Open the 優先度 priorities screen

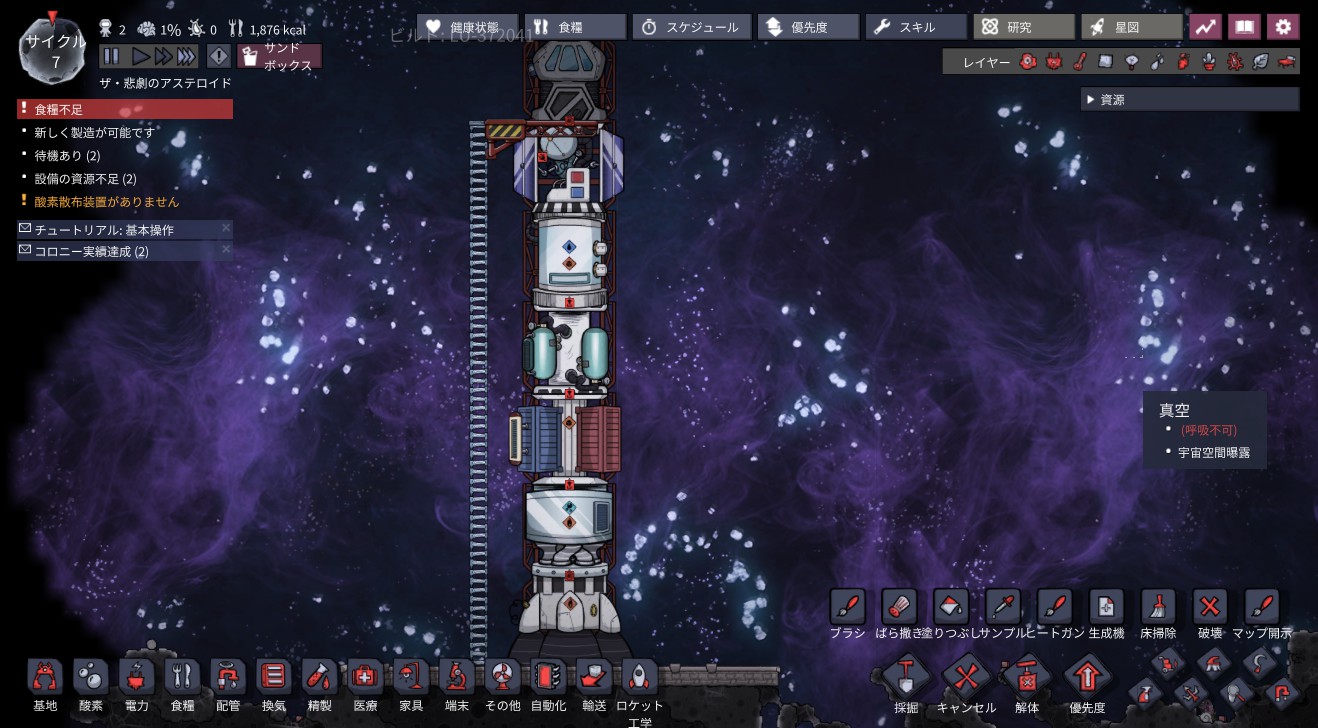point(808,27)
